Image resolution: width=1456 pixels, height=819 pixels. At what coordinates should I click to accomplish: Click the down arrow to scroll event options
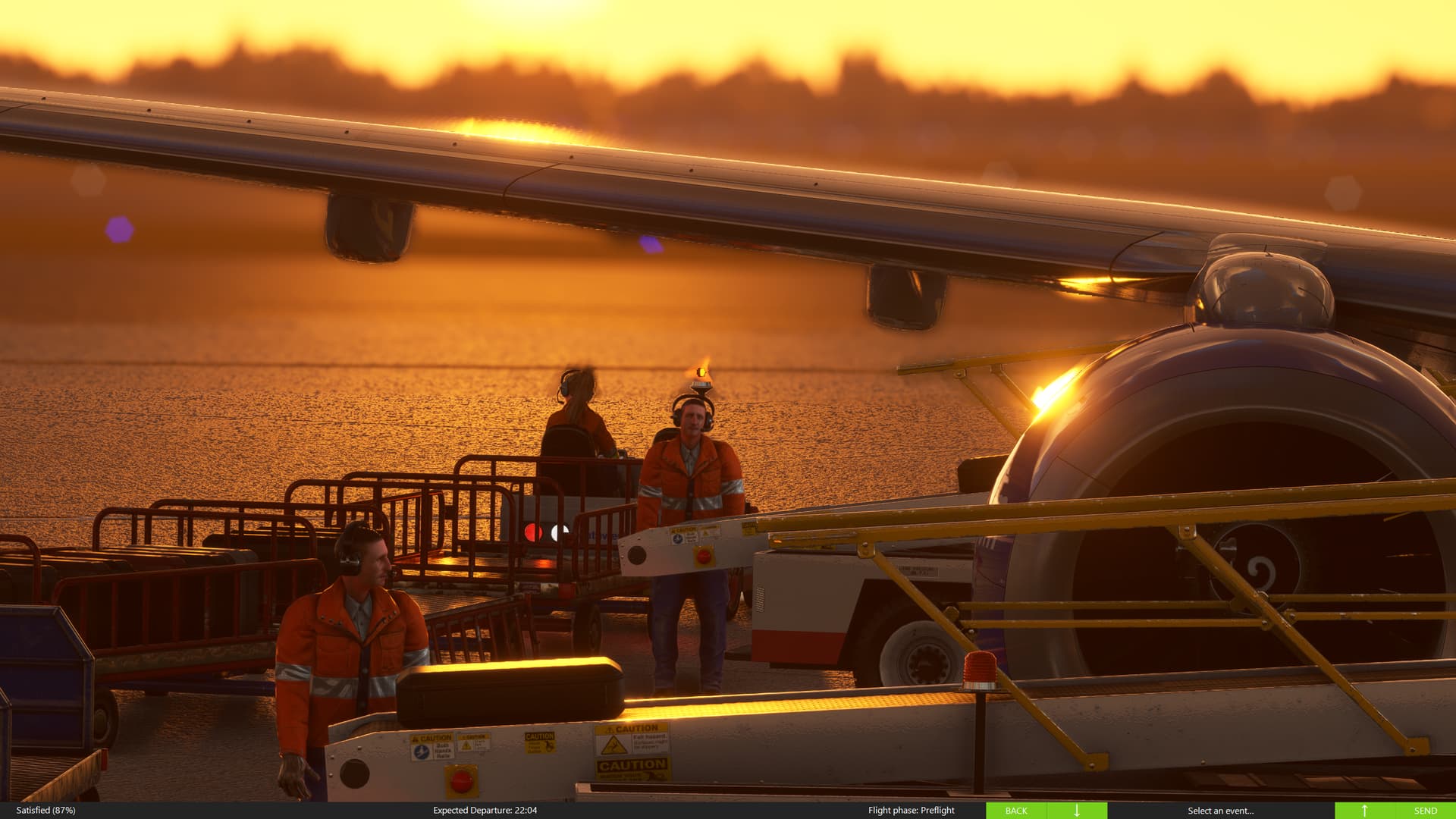[x=1077, y=810]
